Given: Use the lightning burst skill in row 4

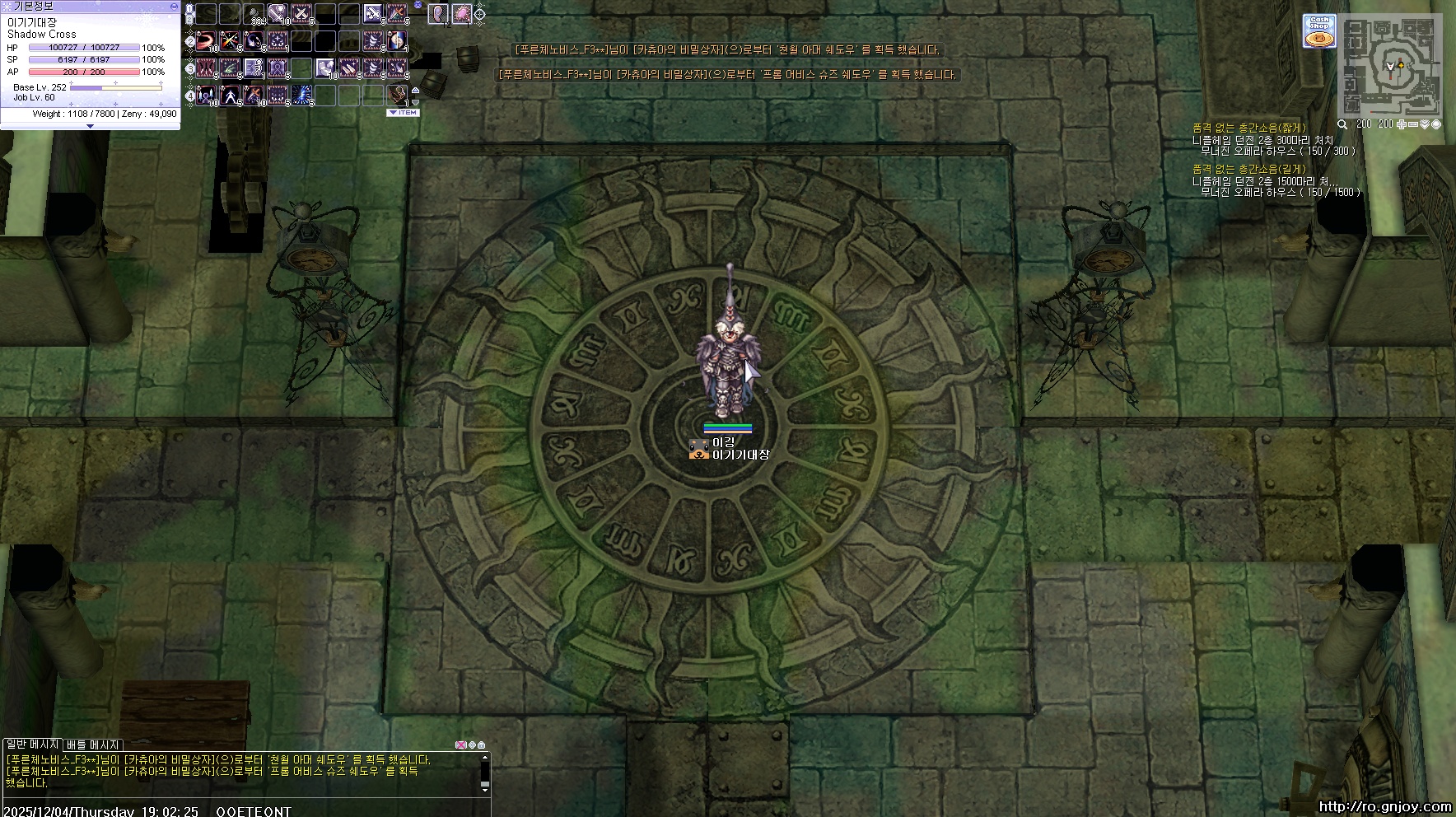Looking at the screenshot, I should point(301,95).
